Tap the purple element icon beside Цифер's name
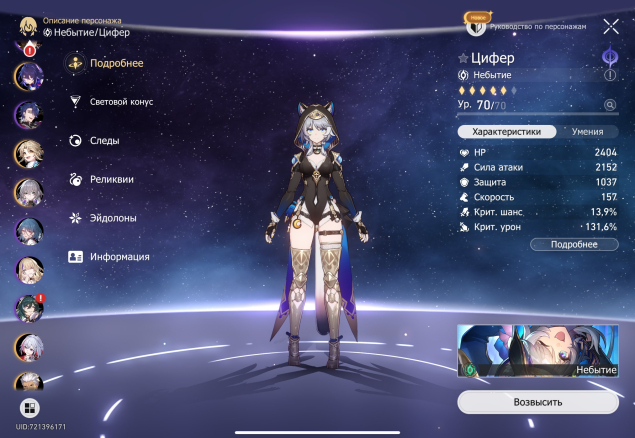The width and height of the screenshot is (635, 438). click(609, 57)
